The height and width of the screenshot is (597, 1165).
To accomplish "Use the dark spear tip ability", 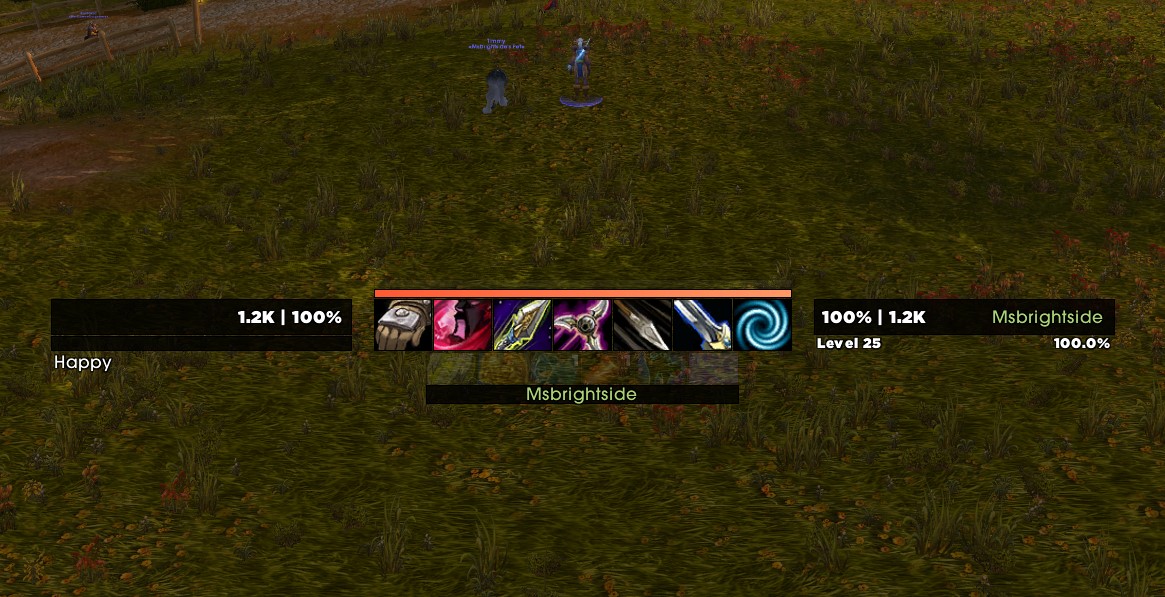I will coord(642,325).
